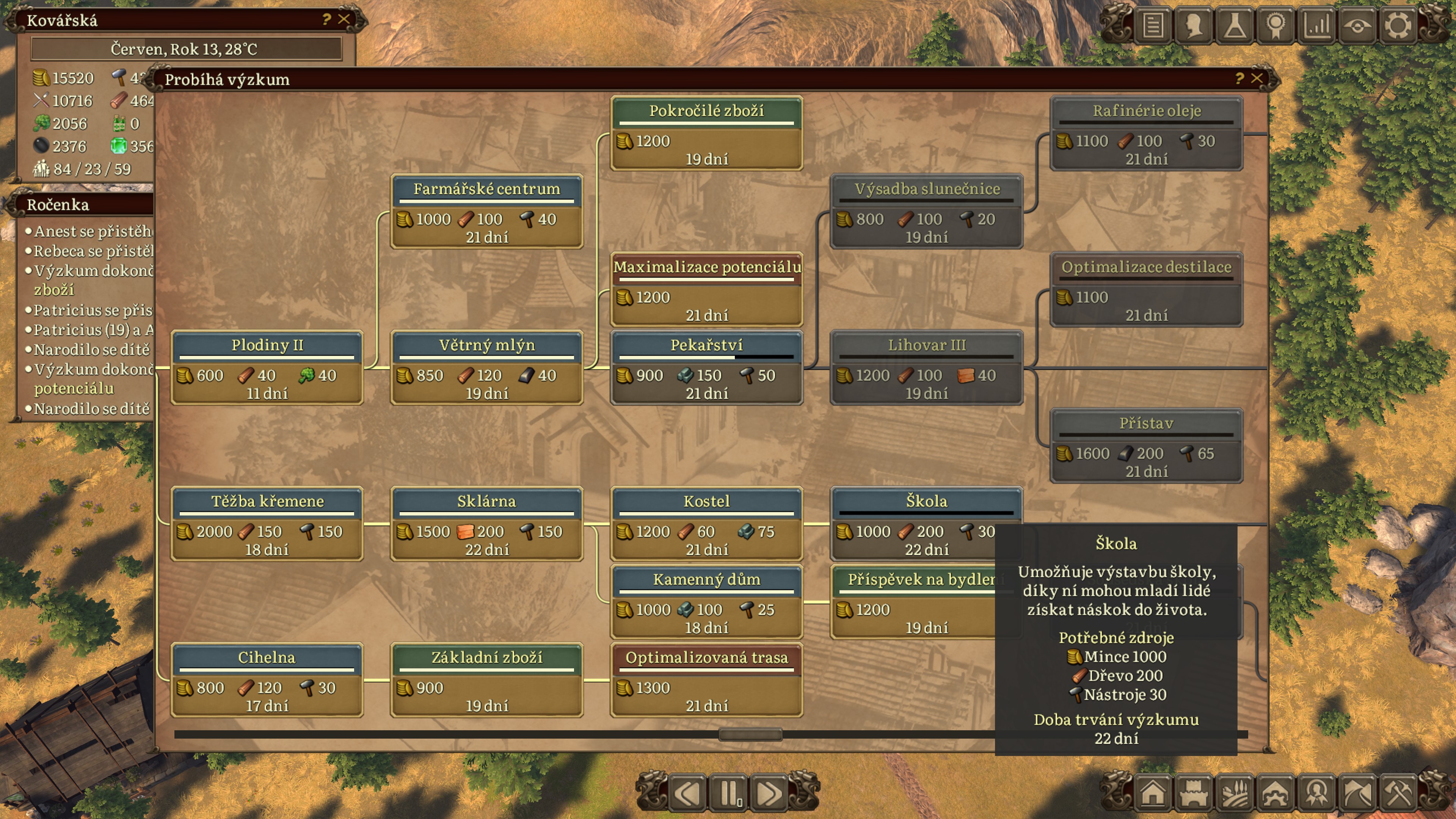This screenshot has width=1456, height=819.
Task: Open the house building menu
Action: tap(1153, 792)
